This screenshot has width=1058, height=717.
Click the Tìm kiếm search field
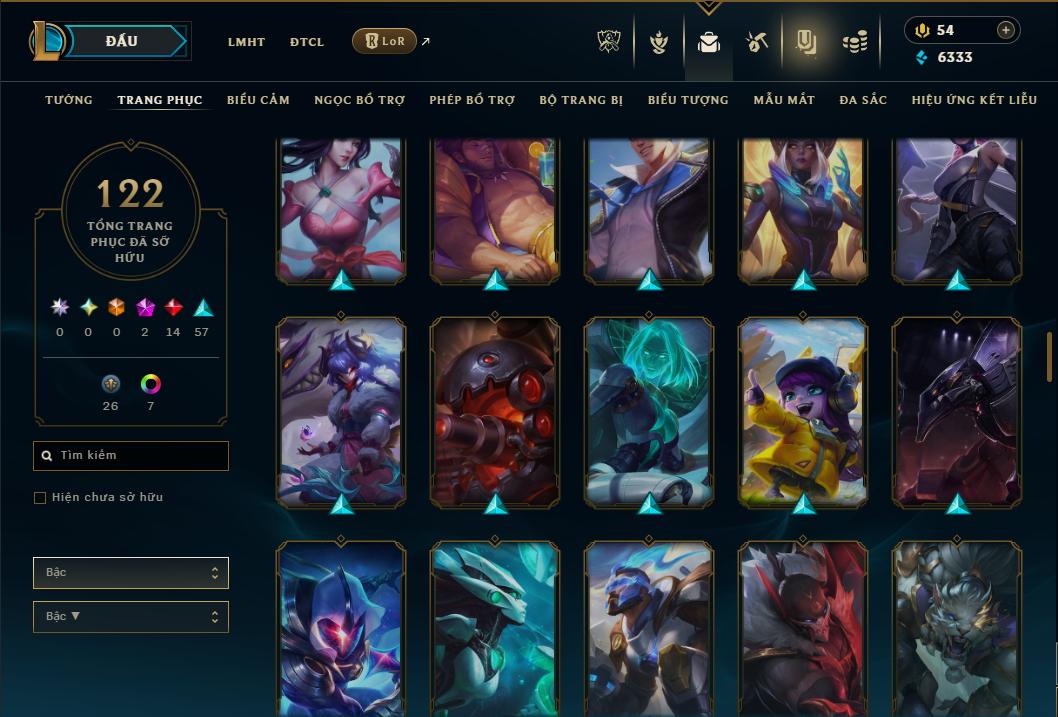click(x=131, y=456)
